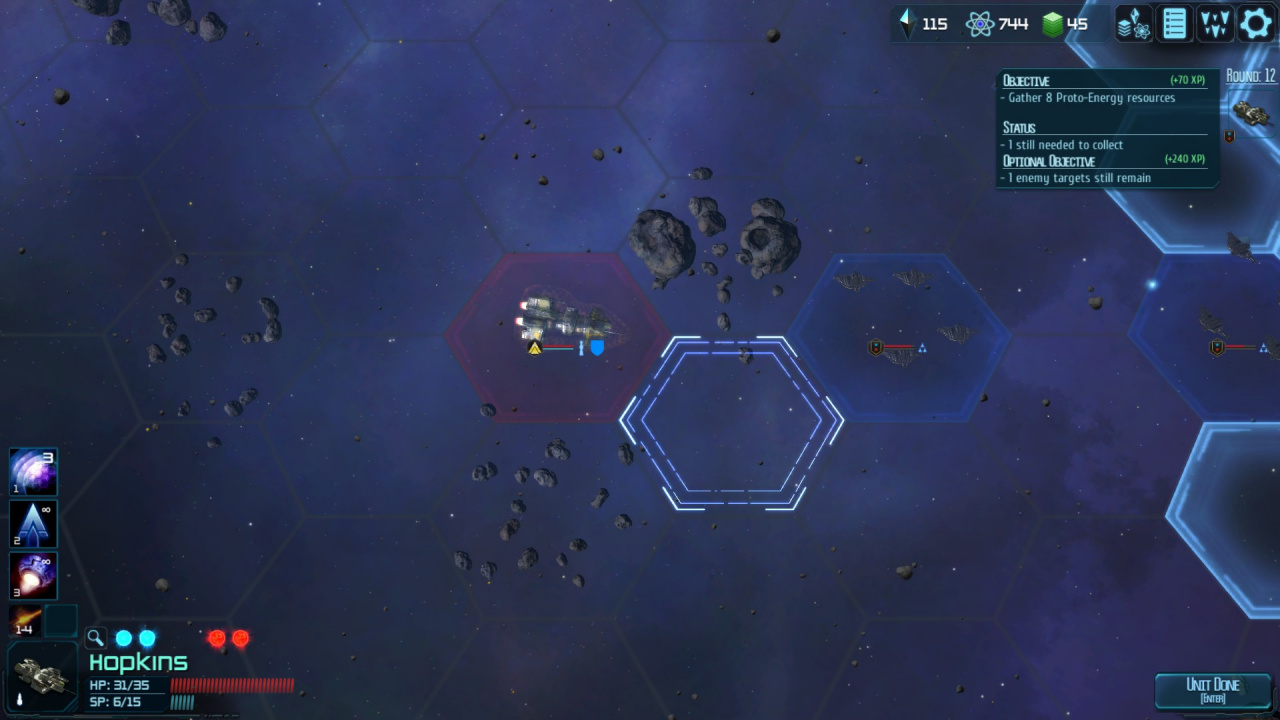The height and width of the screenshot is (720, 1280).
Task: Click the Objective tracker panel
Action: [1105, 128]
